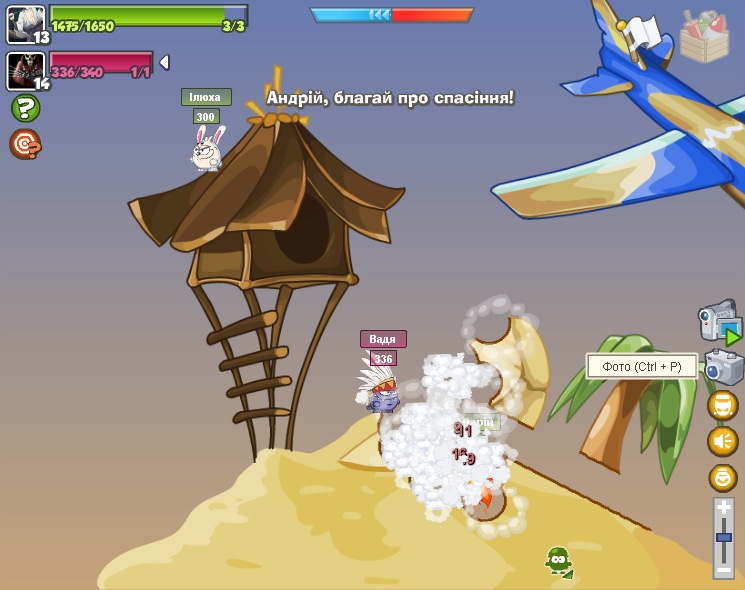Open help with the green question mark
This screenshot has height=590, width=745.
point(25,108)
